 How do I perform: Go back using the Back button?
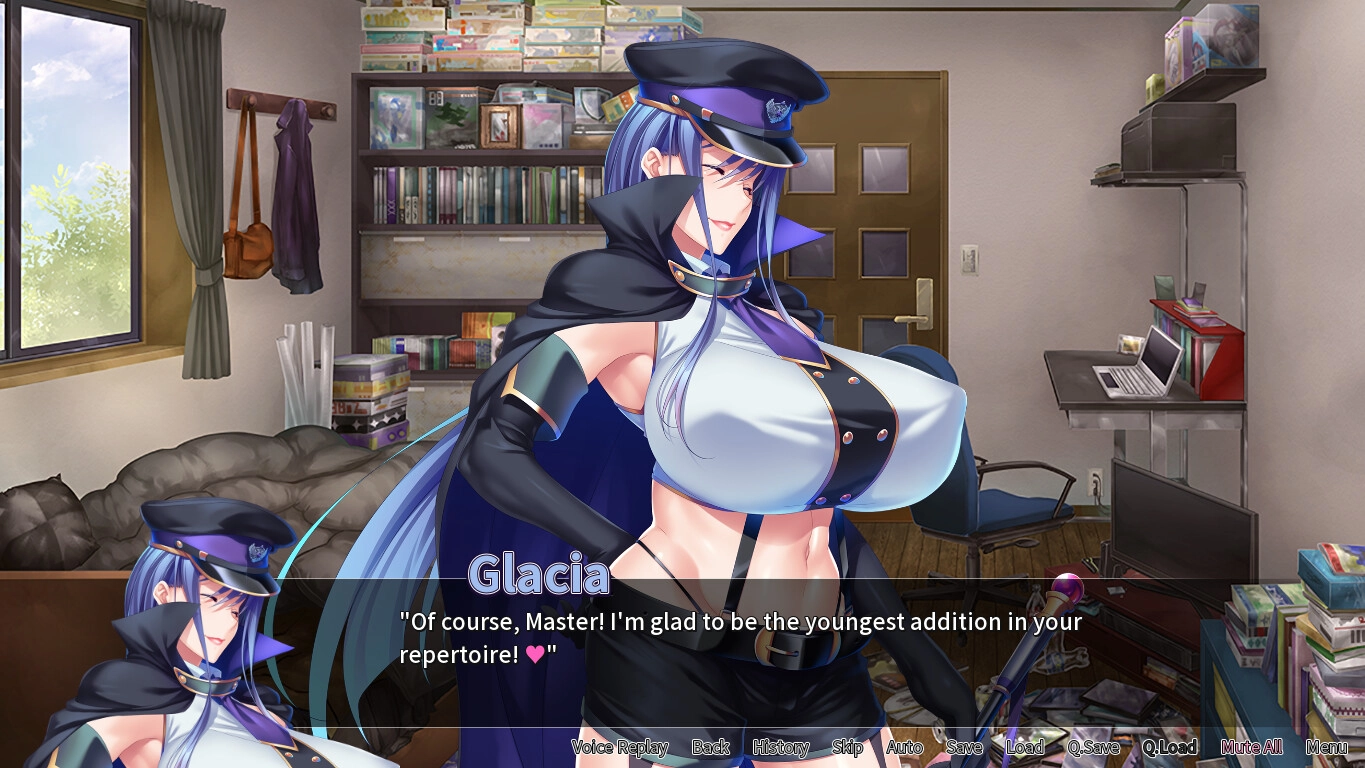point(710,747)
